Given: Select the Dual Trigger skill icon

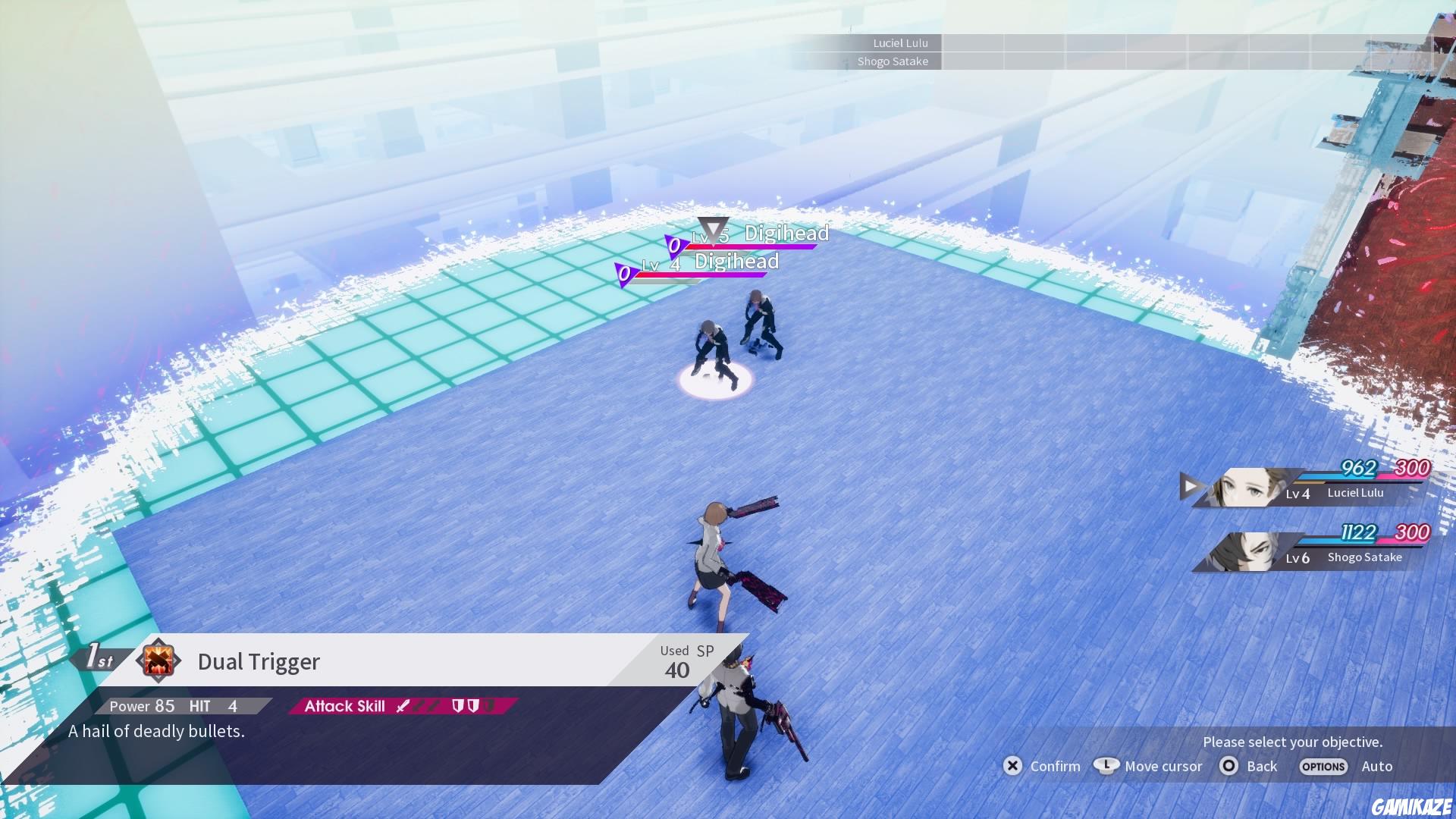Looking at the screenshot, I should point(159,661).
